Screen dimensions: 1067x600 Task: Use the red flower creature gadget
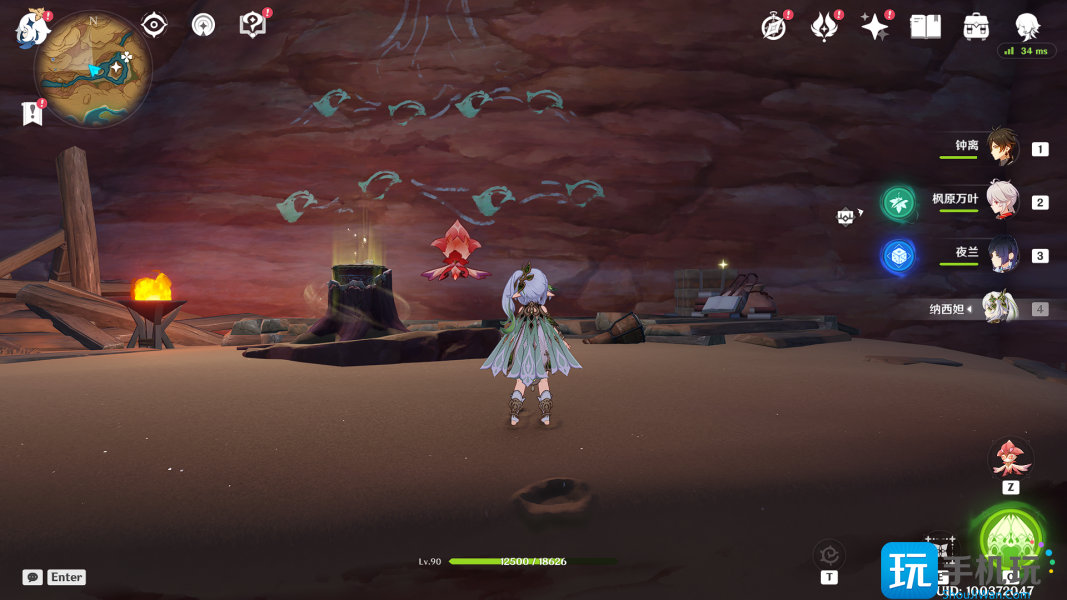(1010, 458)
